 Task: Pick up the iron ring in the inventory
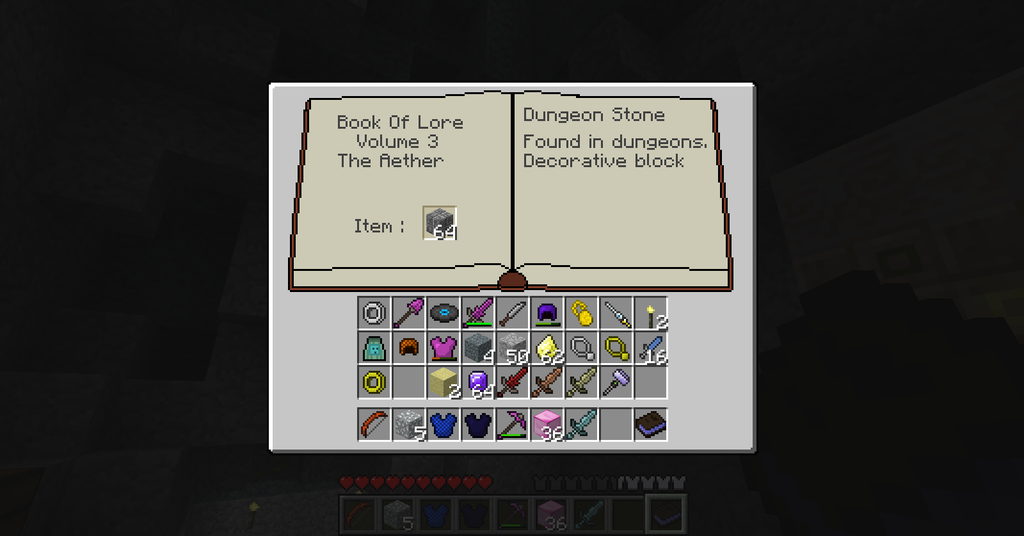(373, 313)
